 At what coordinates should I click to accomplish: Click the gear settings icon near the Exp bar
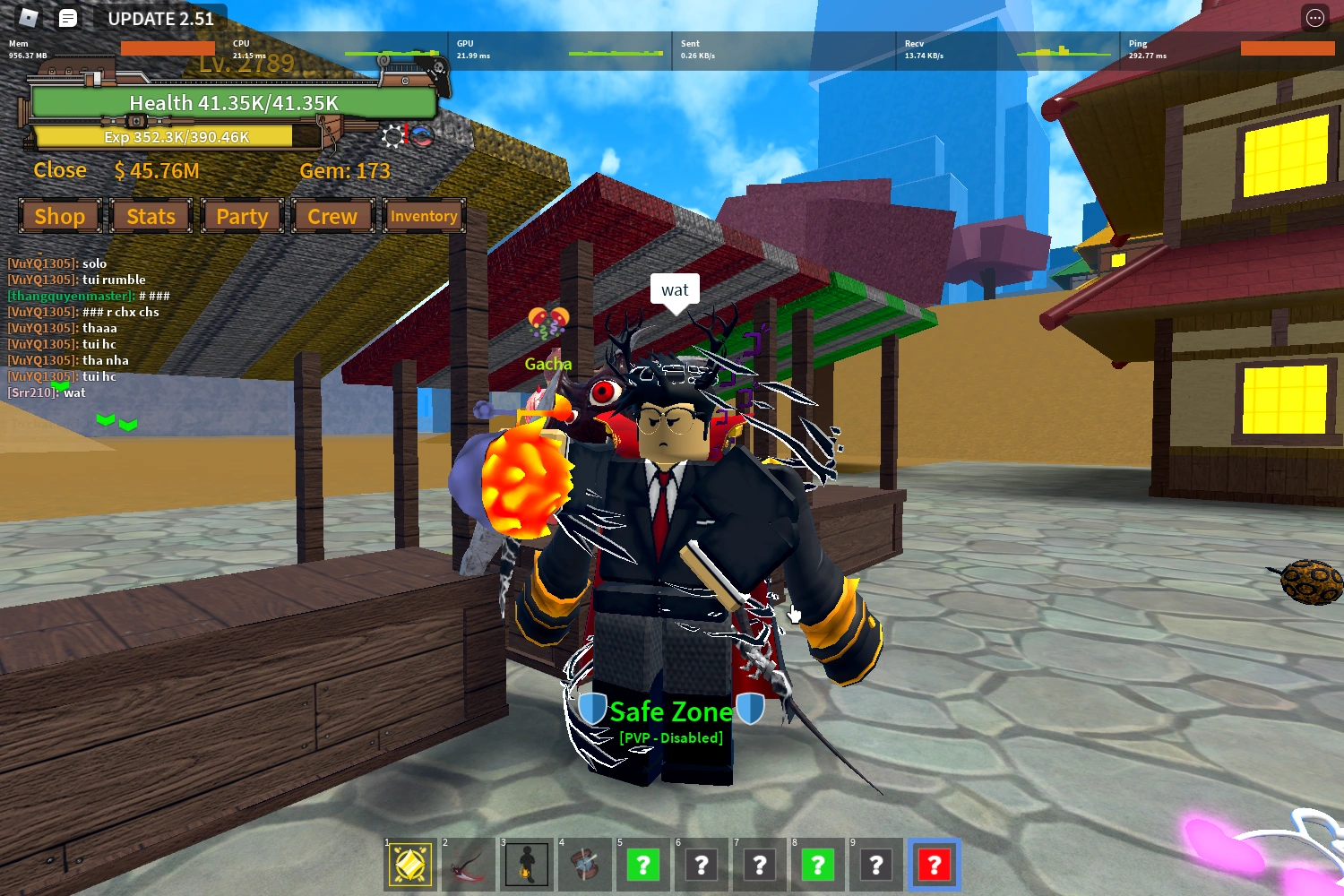(392, 137)
